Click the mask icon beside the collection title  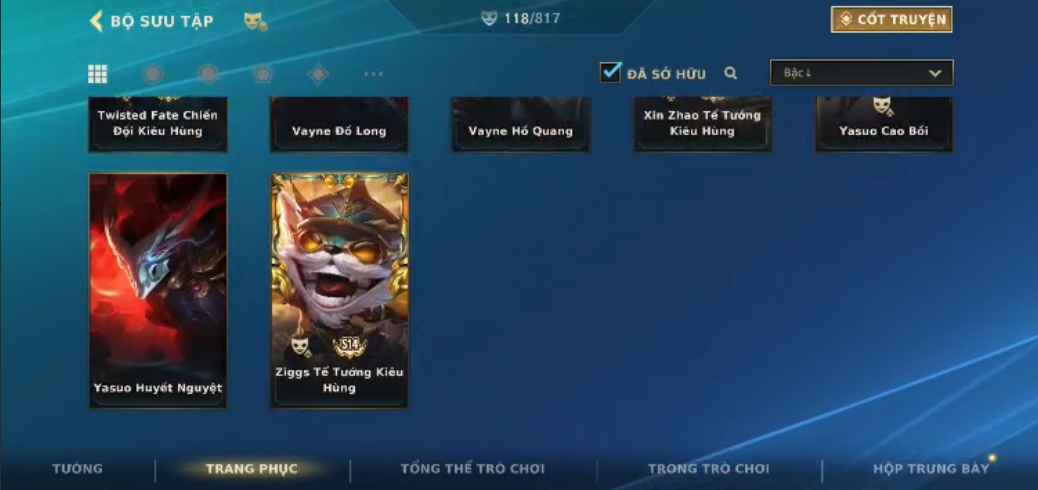255,21
